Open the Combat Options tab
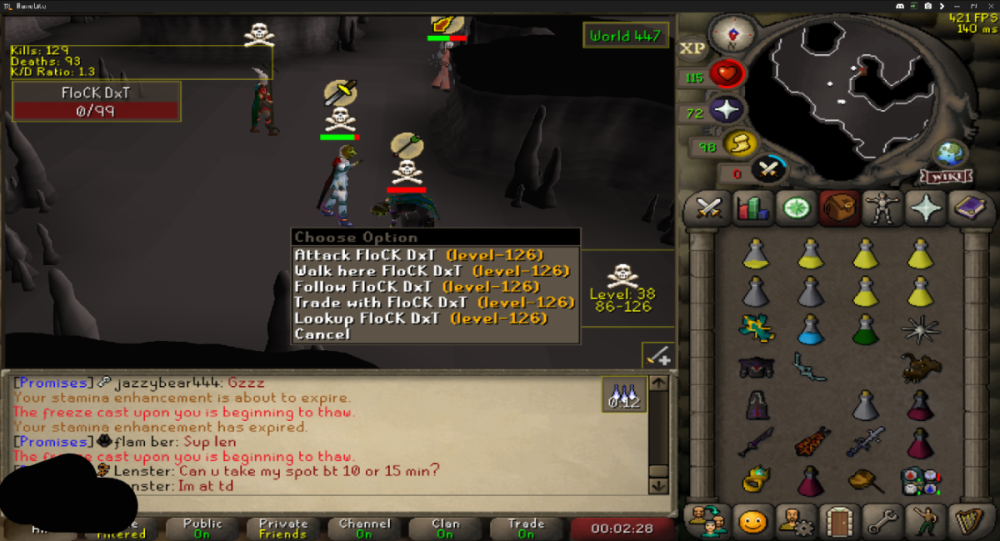 pos(709,208)
